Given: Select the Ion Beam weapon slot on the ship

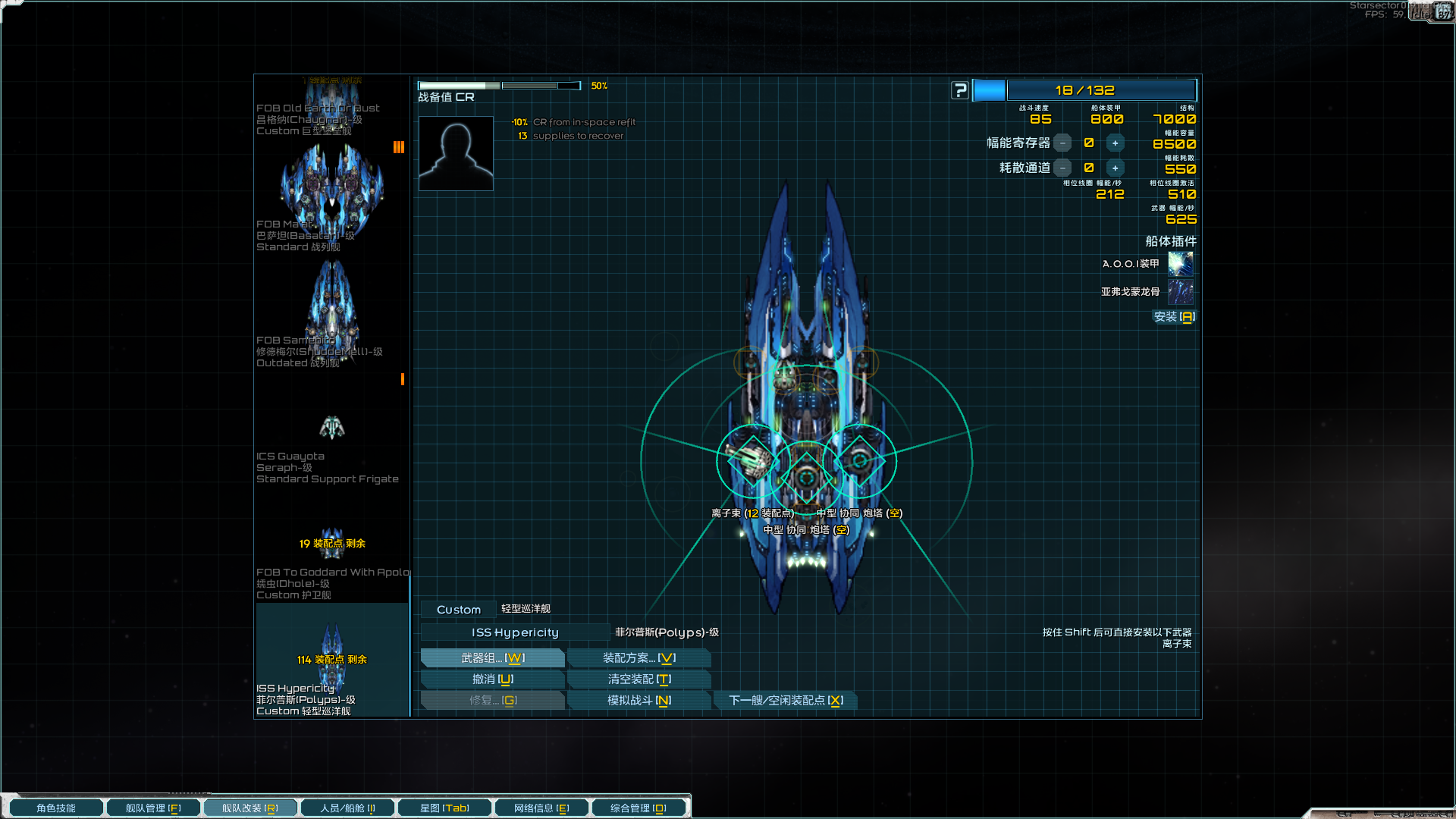Looking at the screenshot, I should [751, 460].
